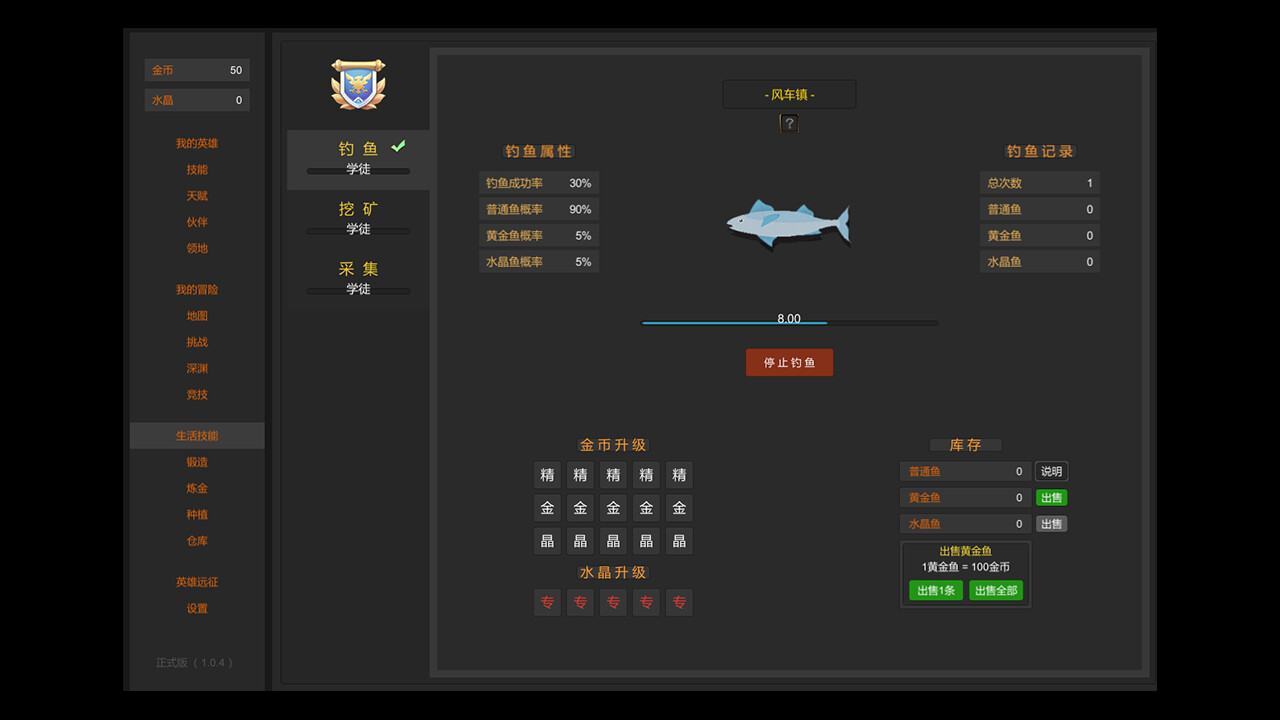The image size is (1280, 720).
Task: Click the green 出售1条 sell-one button
Action: click(x=935, y=590)
